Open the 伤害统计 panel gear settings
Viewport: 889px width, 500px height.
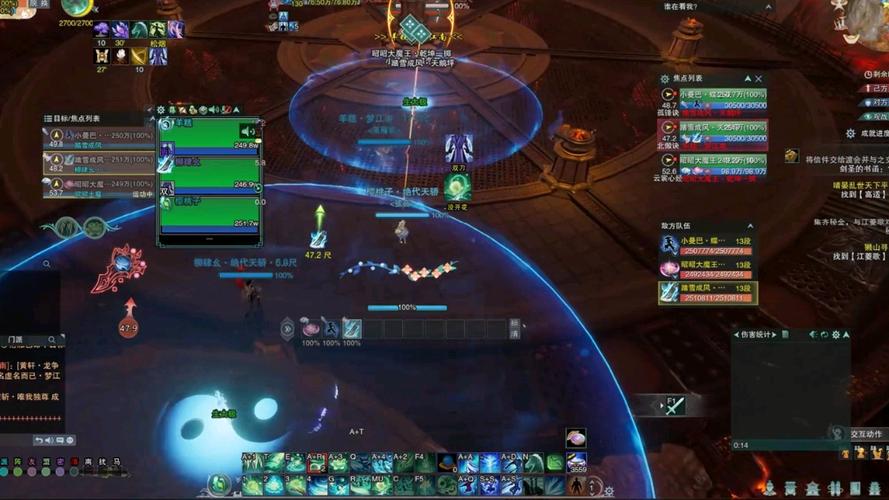coord(837,334)
